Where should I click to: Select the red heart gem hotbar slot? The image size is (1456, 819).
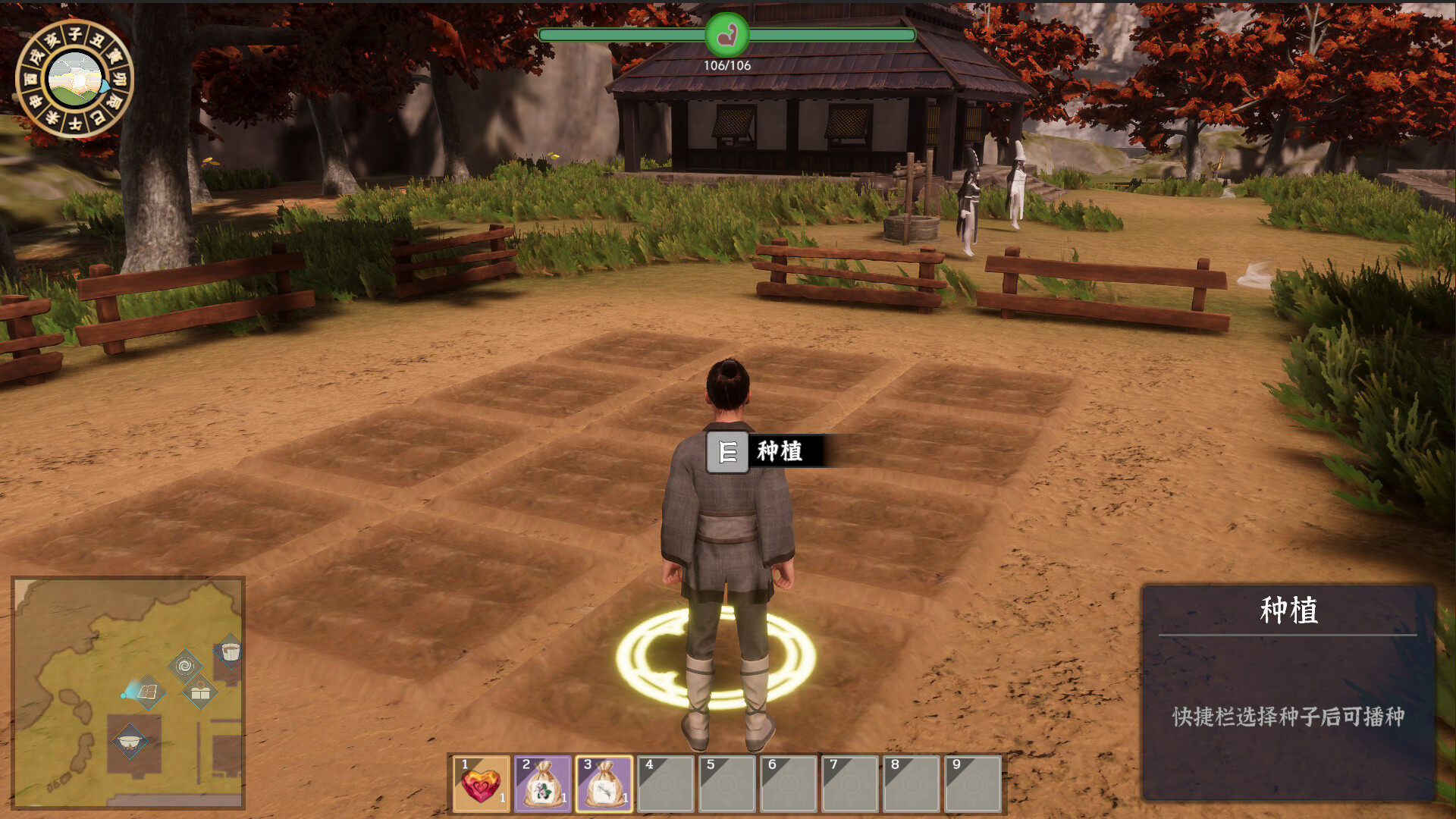(x=481, y=784)
